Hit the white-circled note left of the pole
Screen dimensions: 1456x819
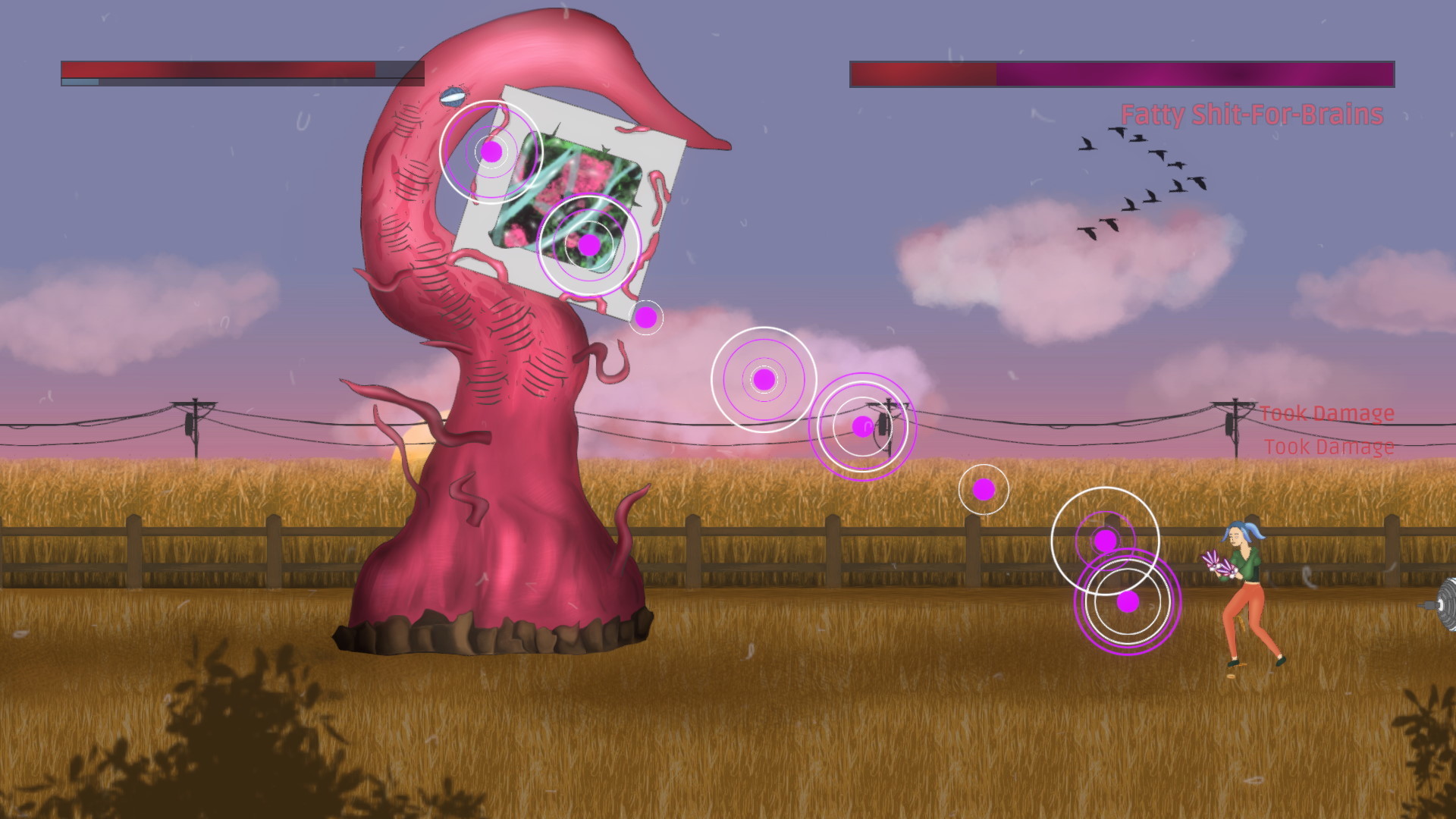(762, 380)
